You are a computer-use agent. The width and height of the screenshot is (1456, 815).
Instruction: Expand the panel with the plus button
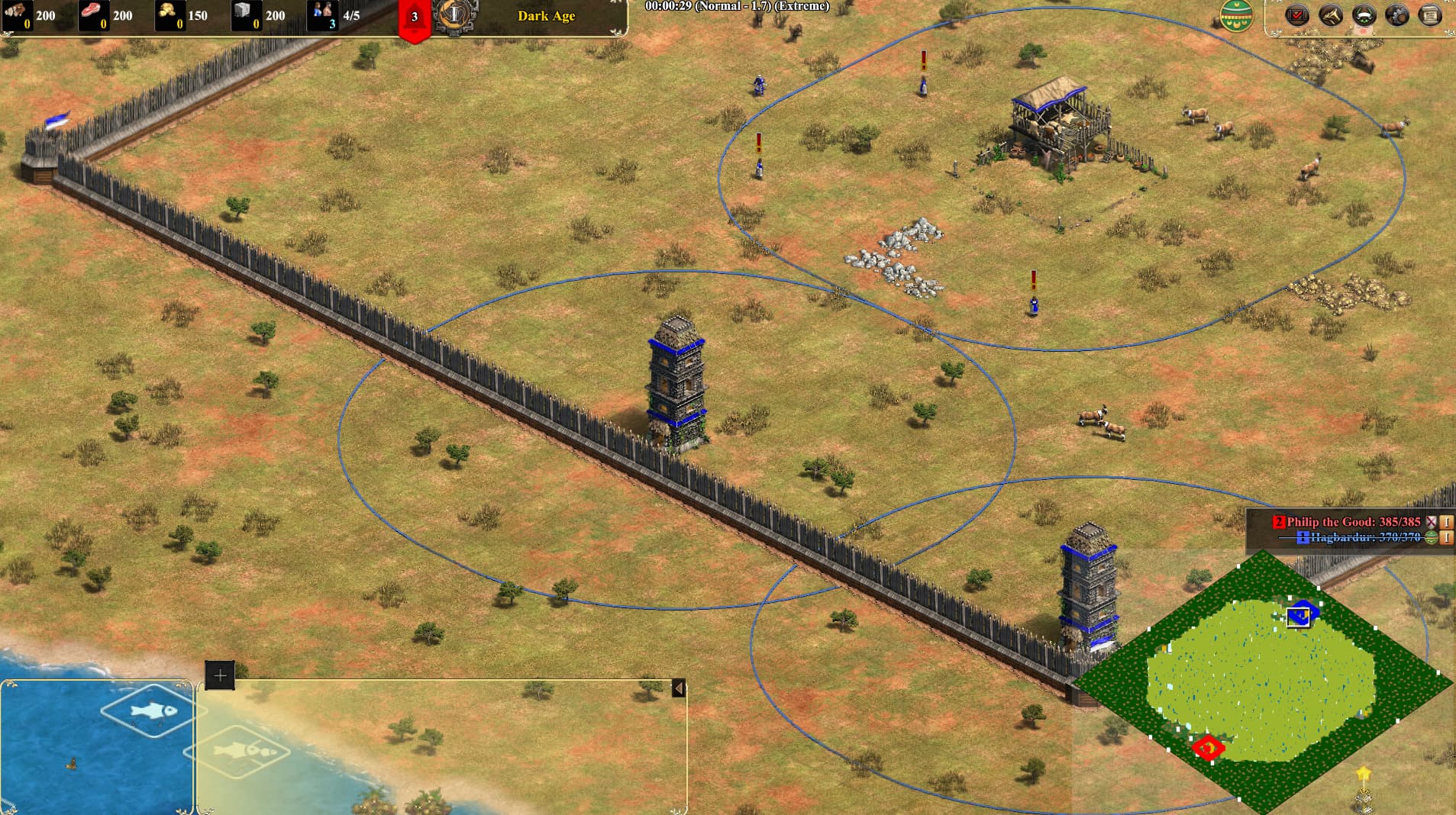(x=220, y=675)
